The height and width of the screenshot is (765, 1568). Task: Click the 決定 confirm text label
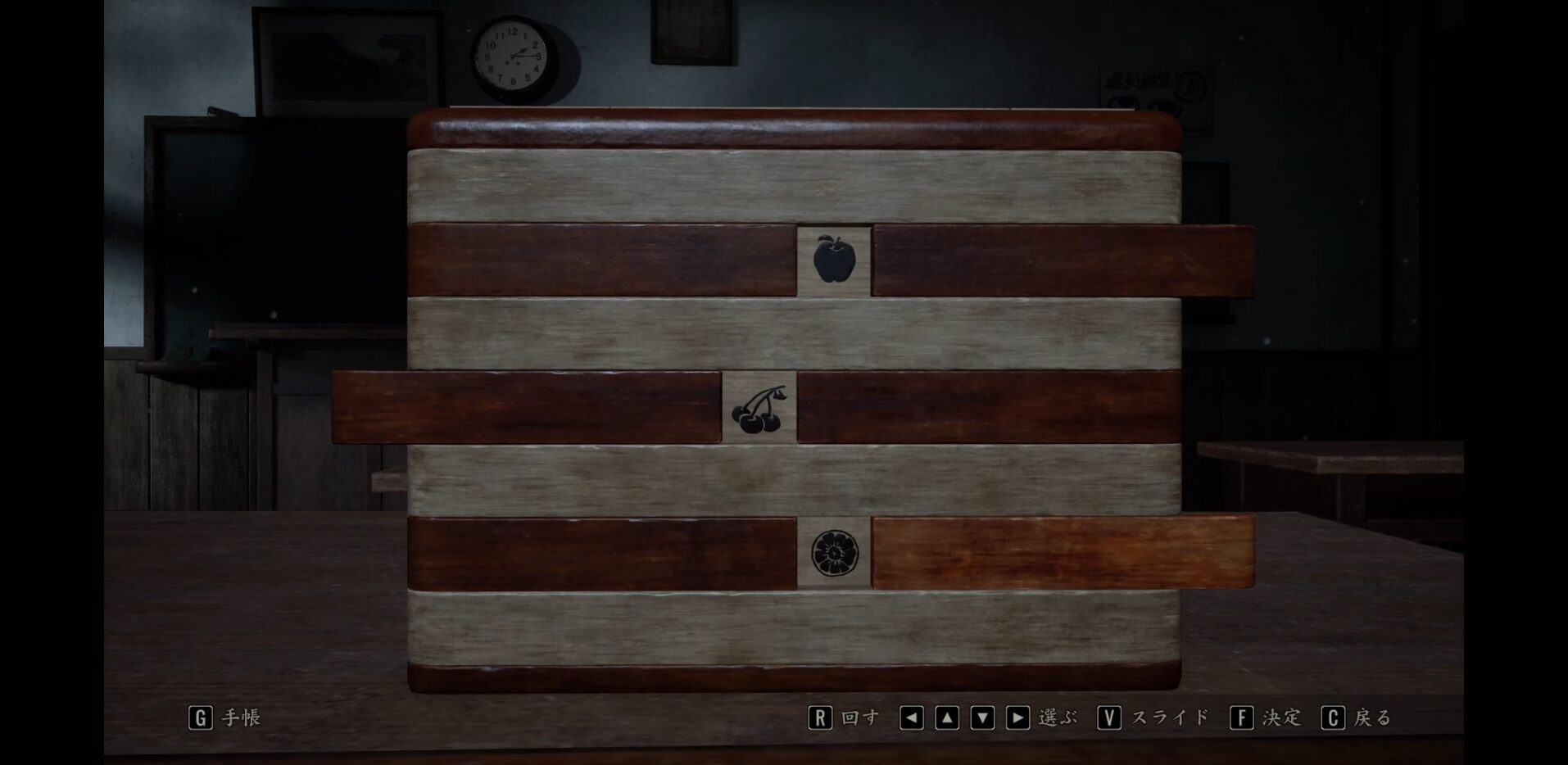coord(1281,717)
